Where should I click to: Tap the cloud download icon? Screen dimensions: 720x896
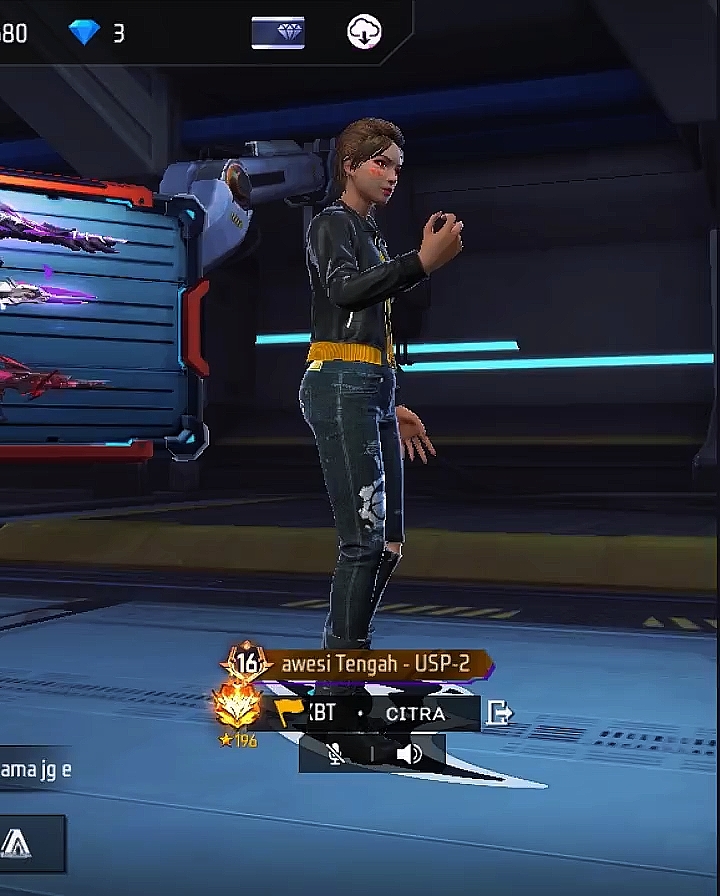pos(364,33)
